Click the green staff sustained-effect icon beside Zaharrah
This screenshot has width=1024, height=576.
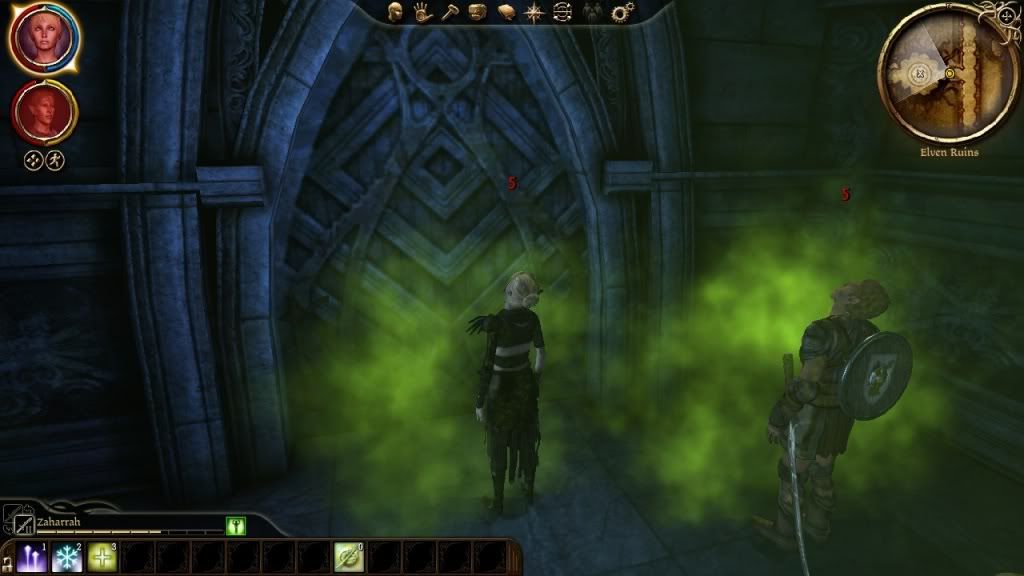coord(236,525)
